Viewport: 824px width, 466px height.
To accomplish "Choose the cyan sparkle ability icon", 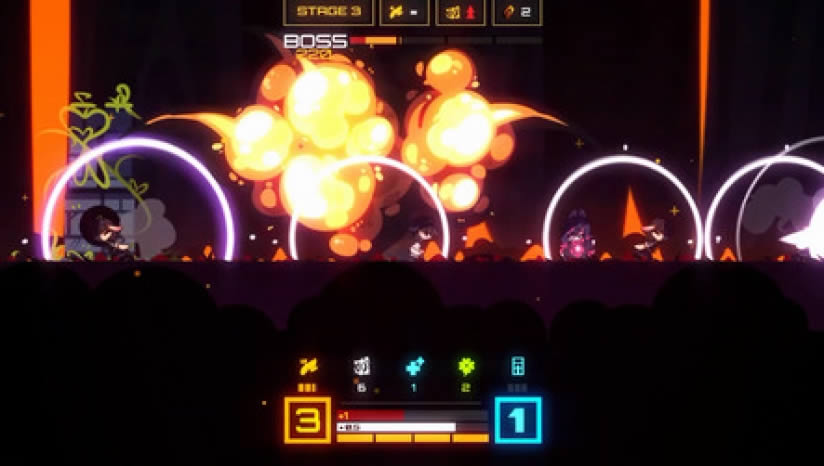I will (414, 367).
